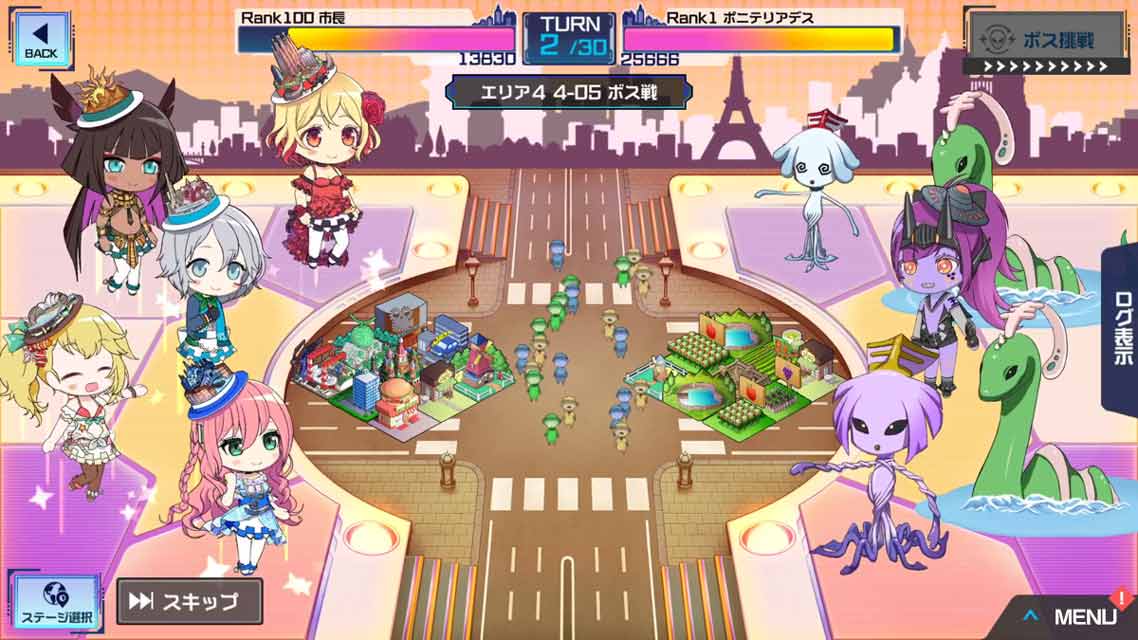Go back with the BACK button
This screenshot has width=1138, height=640.
(x=40, y=38)
